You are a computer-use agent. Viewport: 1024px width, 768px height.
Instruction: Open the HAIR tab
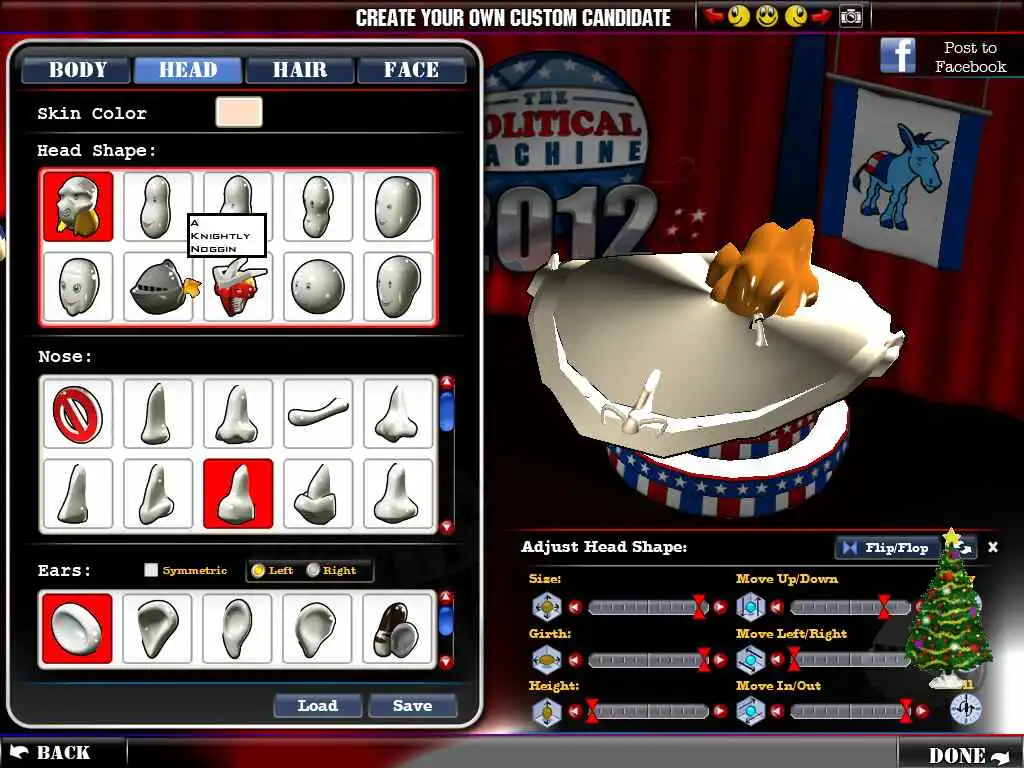(x=300, y=70)
